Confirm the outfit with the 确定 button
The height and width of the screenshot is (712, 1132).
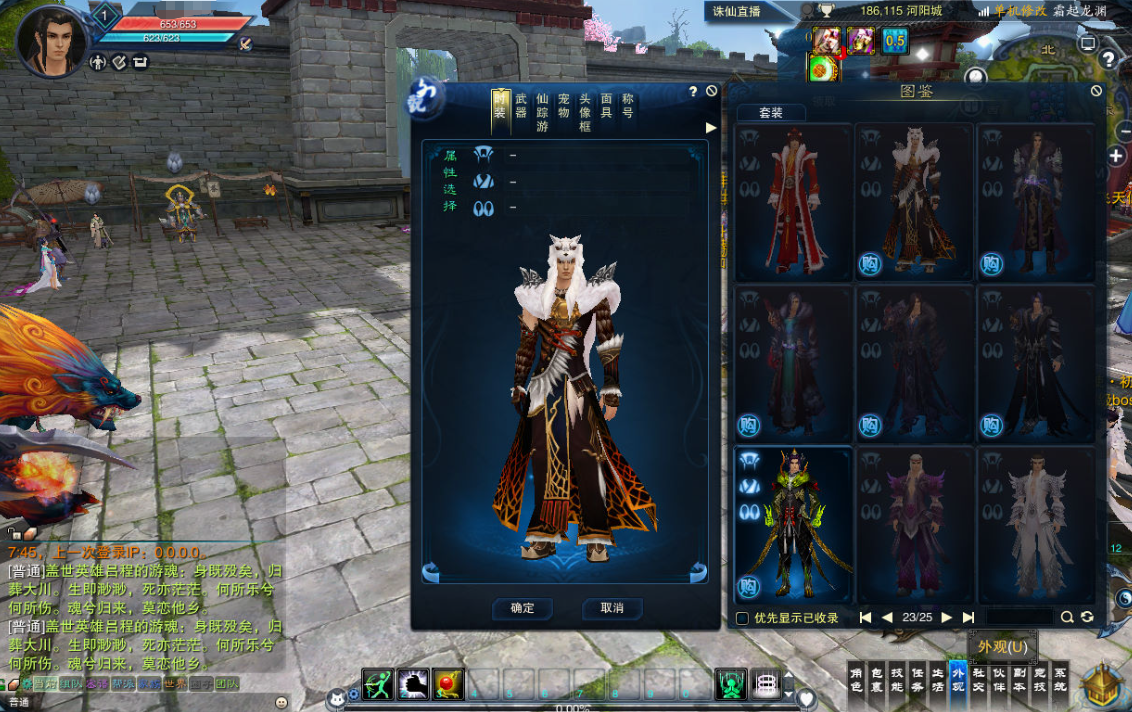(522, 608)
